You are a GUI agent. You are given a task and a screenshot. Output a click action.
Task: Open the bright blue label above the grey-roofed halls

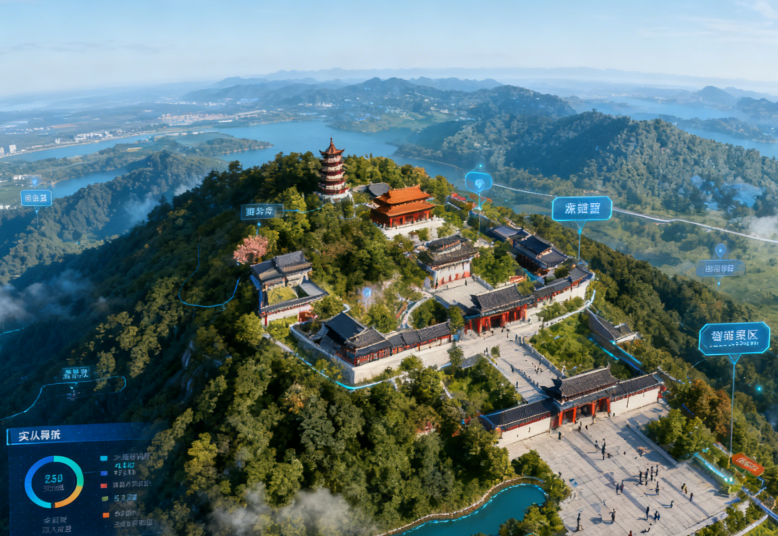click(581, 208)
